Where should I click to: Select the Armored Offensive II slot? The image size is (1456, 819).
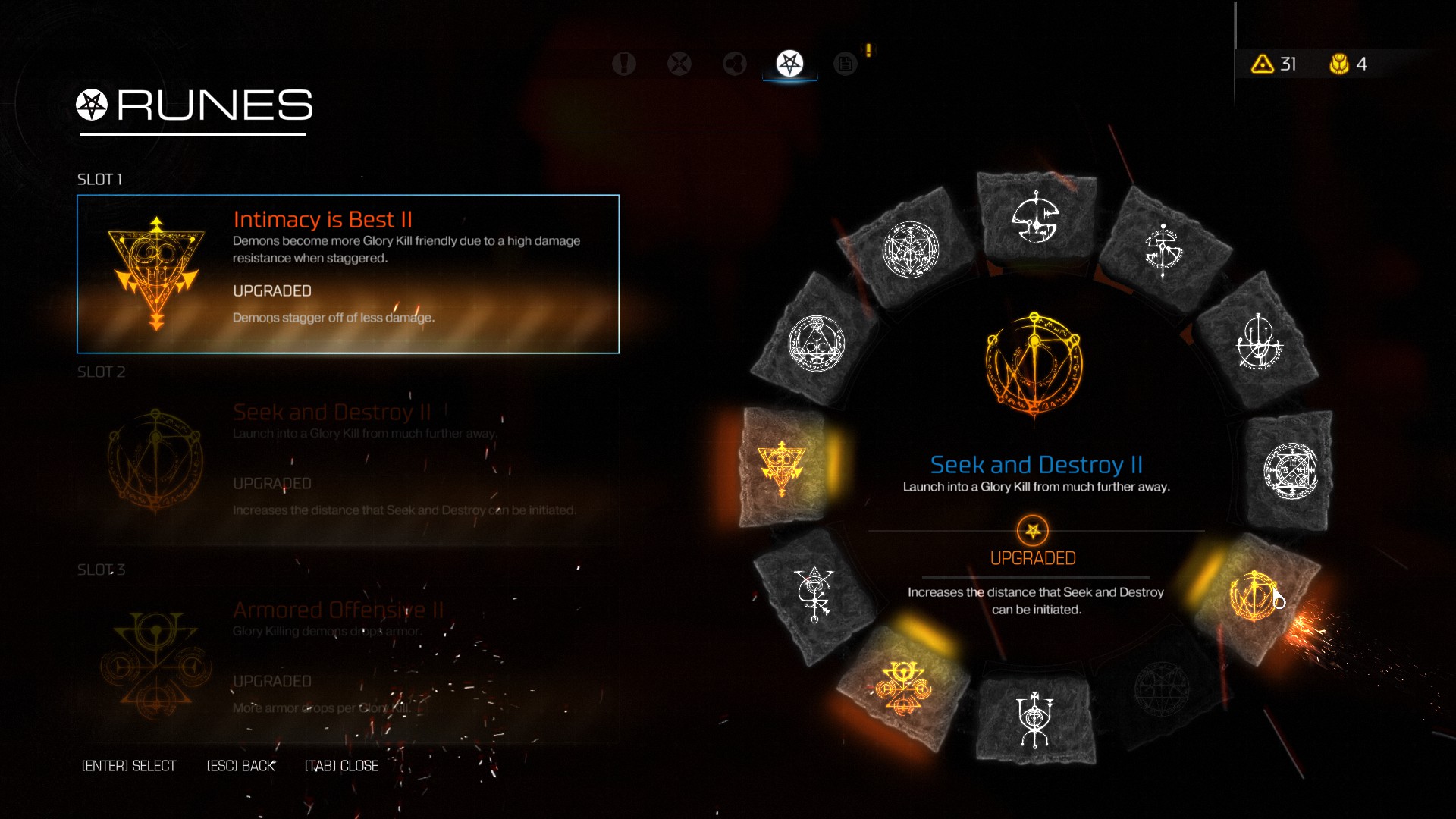(347, 661)
